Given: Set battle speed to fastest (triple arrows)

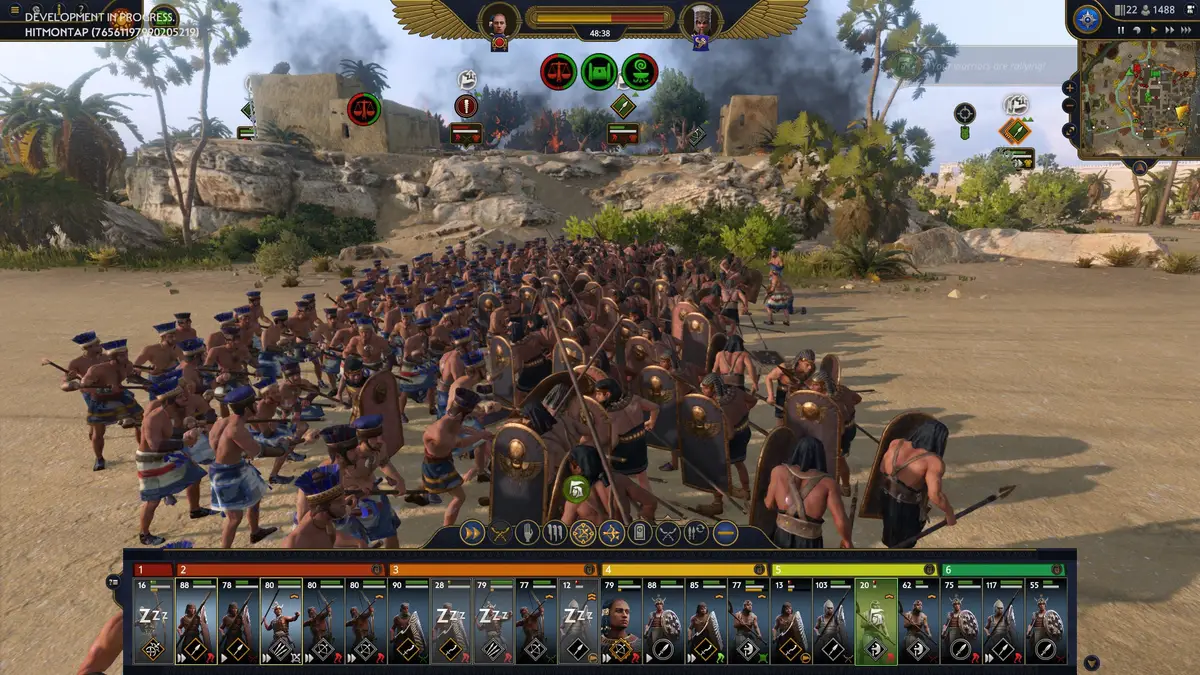Looking at the screenshot, I should point(1187,30).
